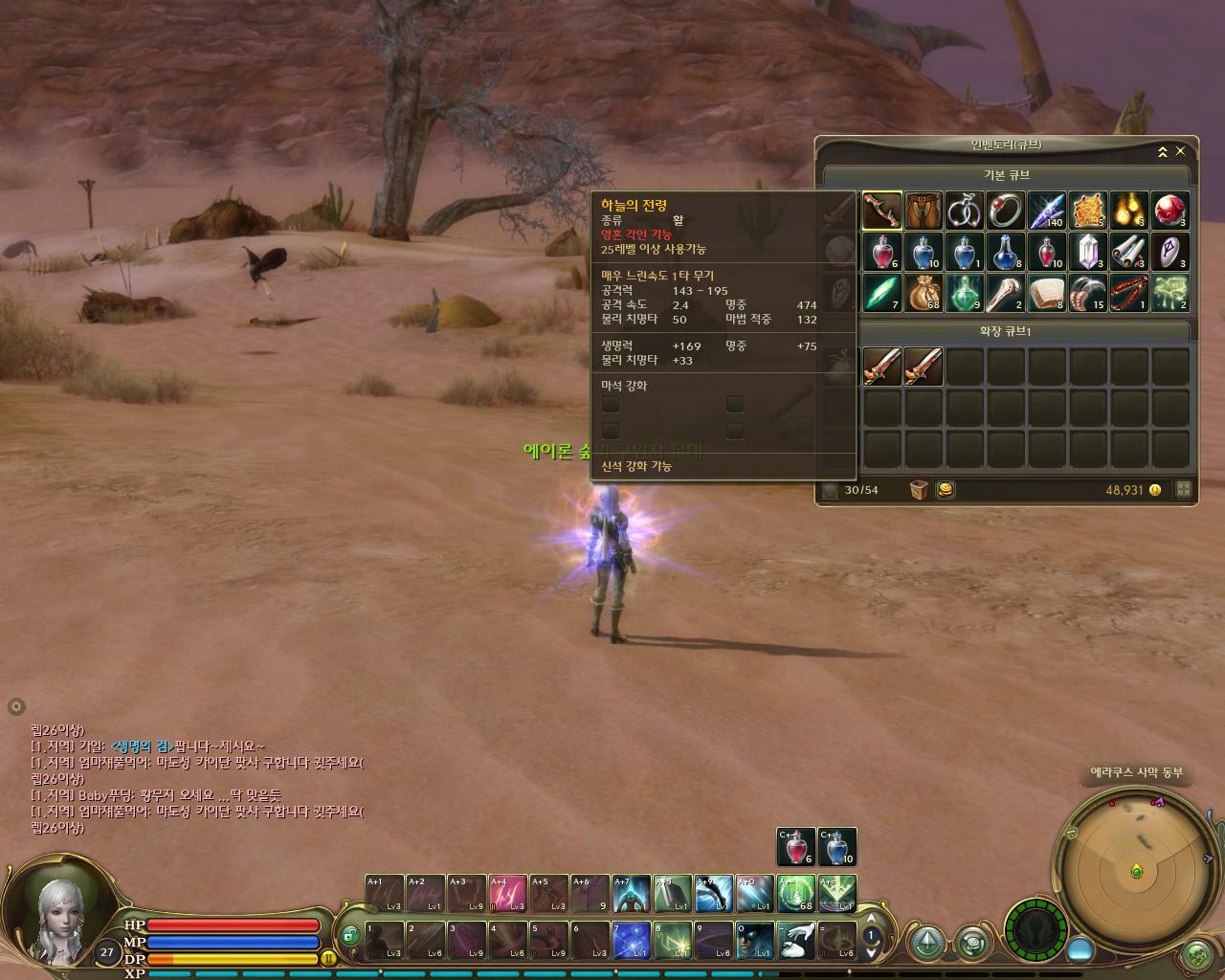Click the sort grid button beside the gold amount
This screenshot has height=980, width=1225.
[x=1183, y=489]
